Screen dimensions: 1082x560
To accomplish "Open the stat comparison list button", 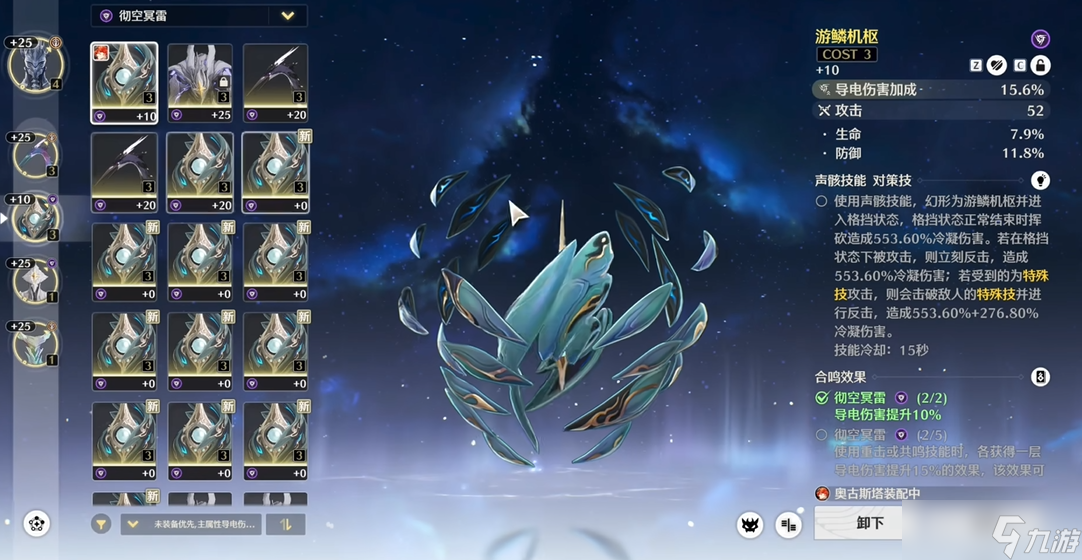I will click(789, 524).
